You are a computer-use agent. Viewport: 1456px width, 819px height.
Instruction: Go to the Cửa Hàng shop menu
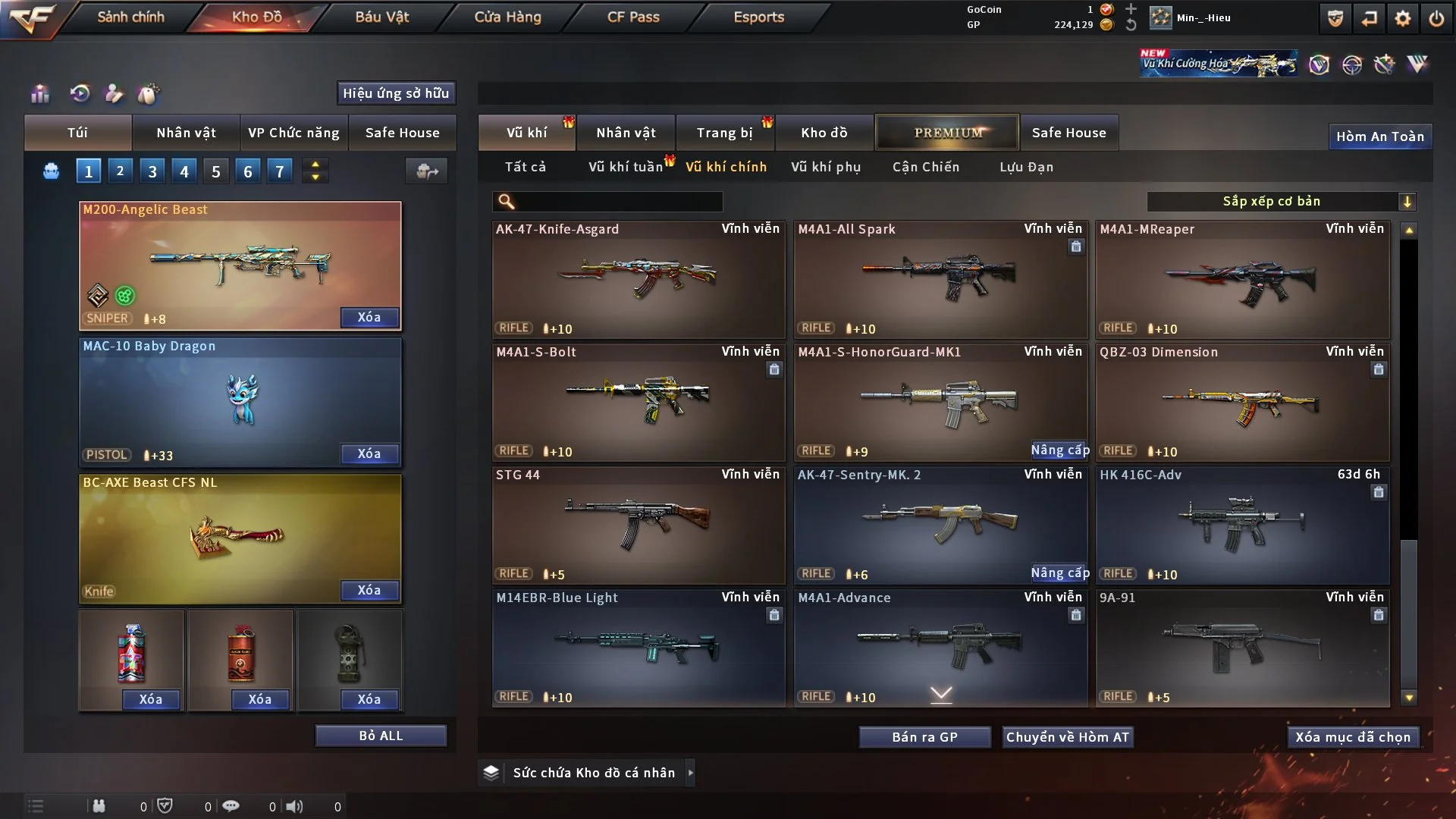[x=507, y=17]
